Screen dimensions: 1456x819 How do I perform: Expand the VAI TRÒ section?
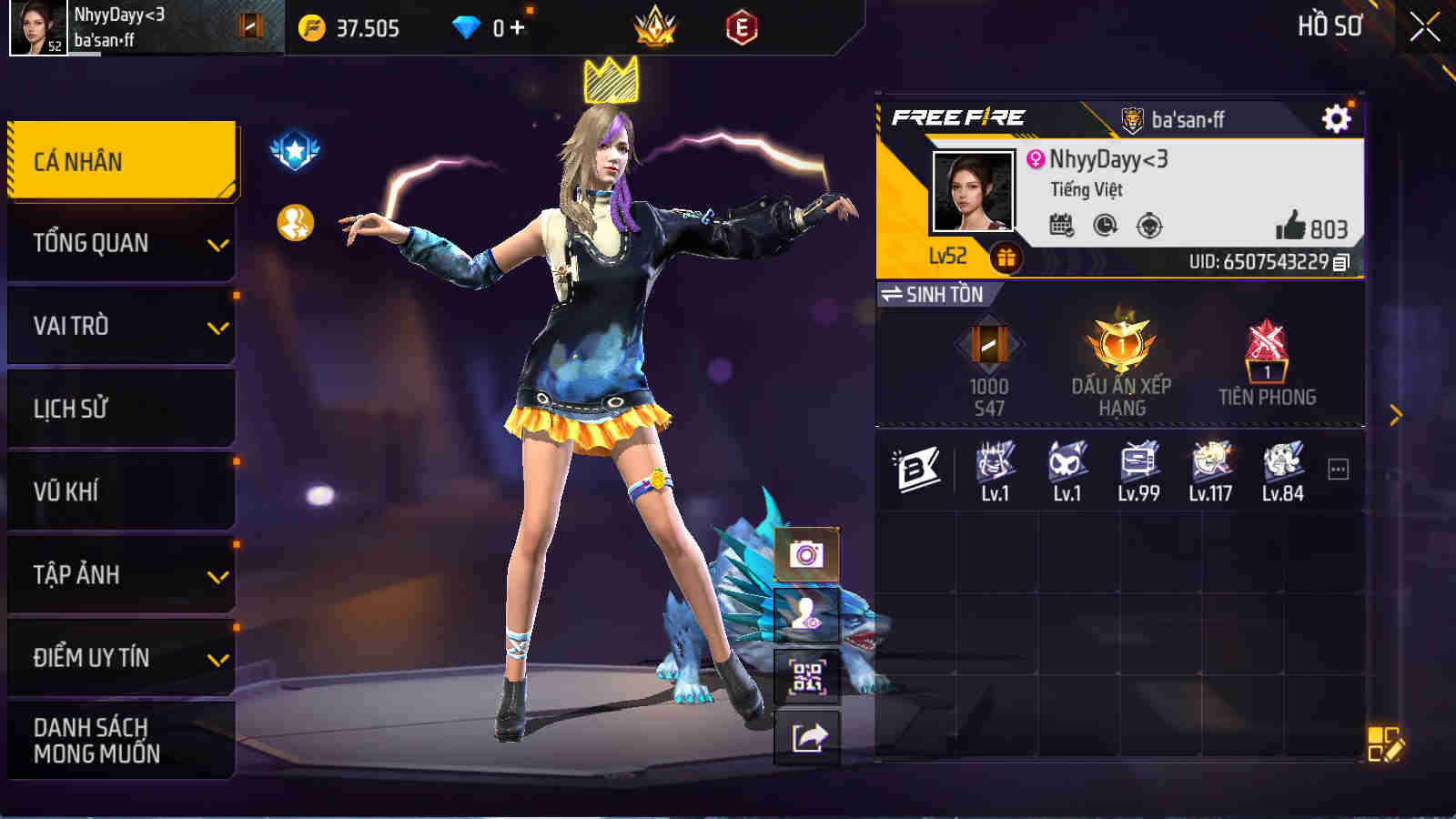(119, 326)
